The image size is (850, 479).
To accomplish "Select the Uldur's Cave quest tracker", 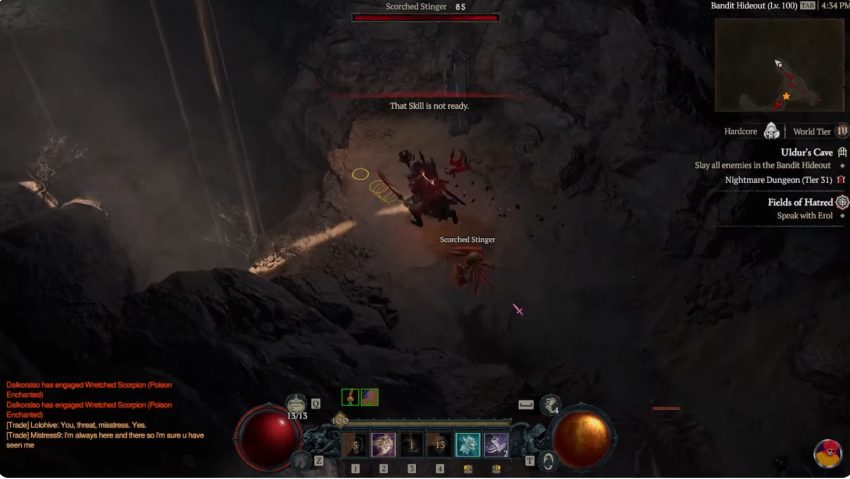I will [x=806, y=152].
